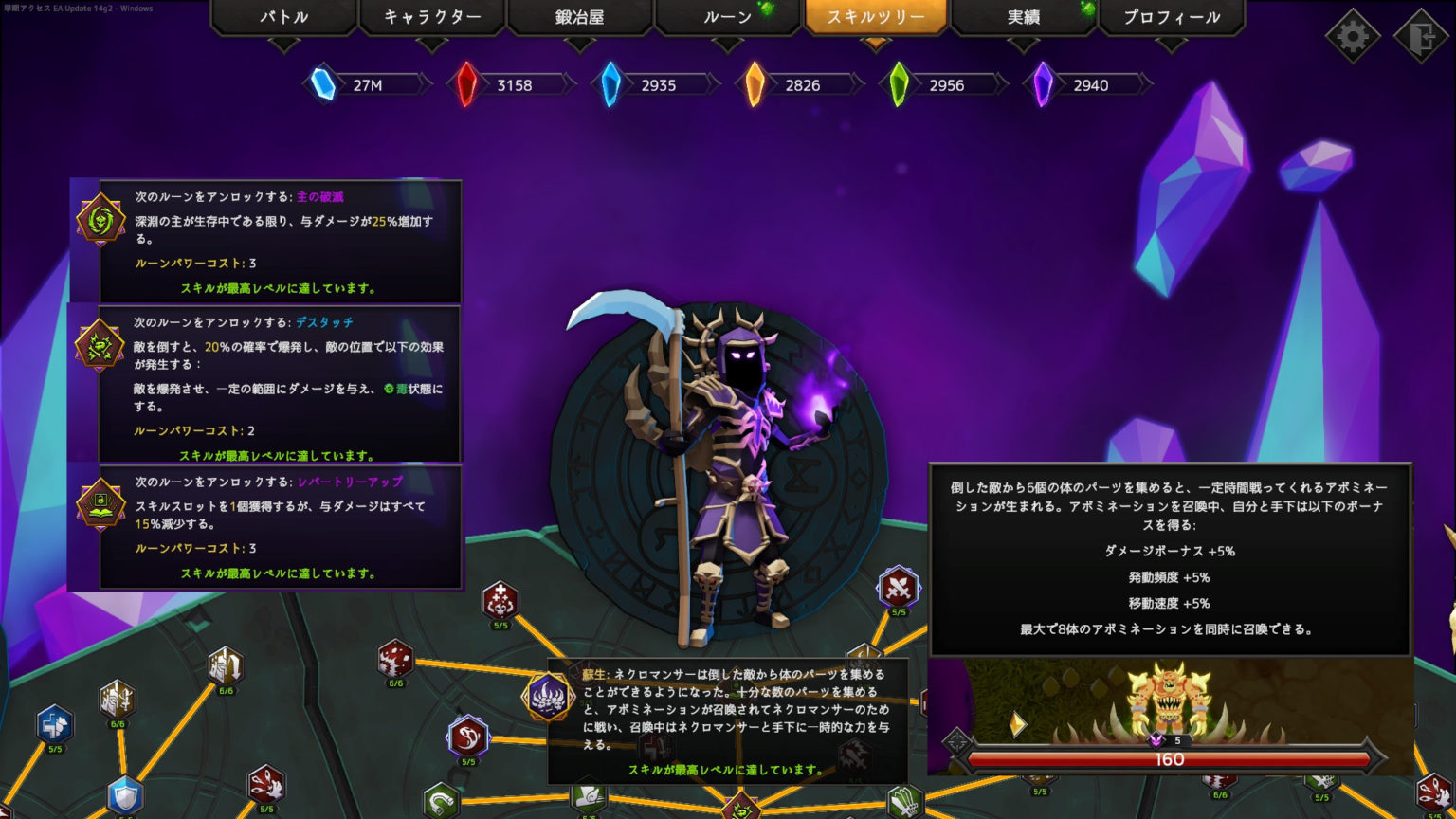Switch to the キャラクター tab
The width and height of the screenshot is (1456, 819).
click(432, 16)
